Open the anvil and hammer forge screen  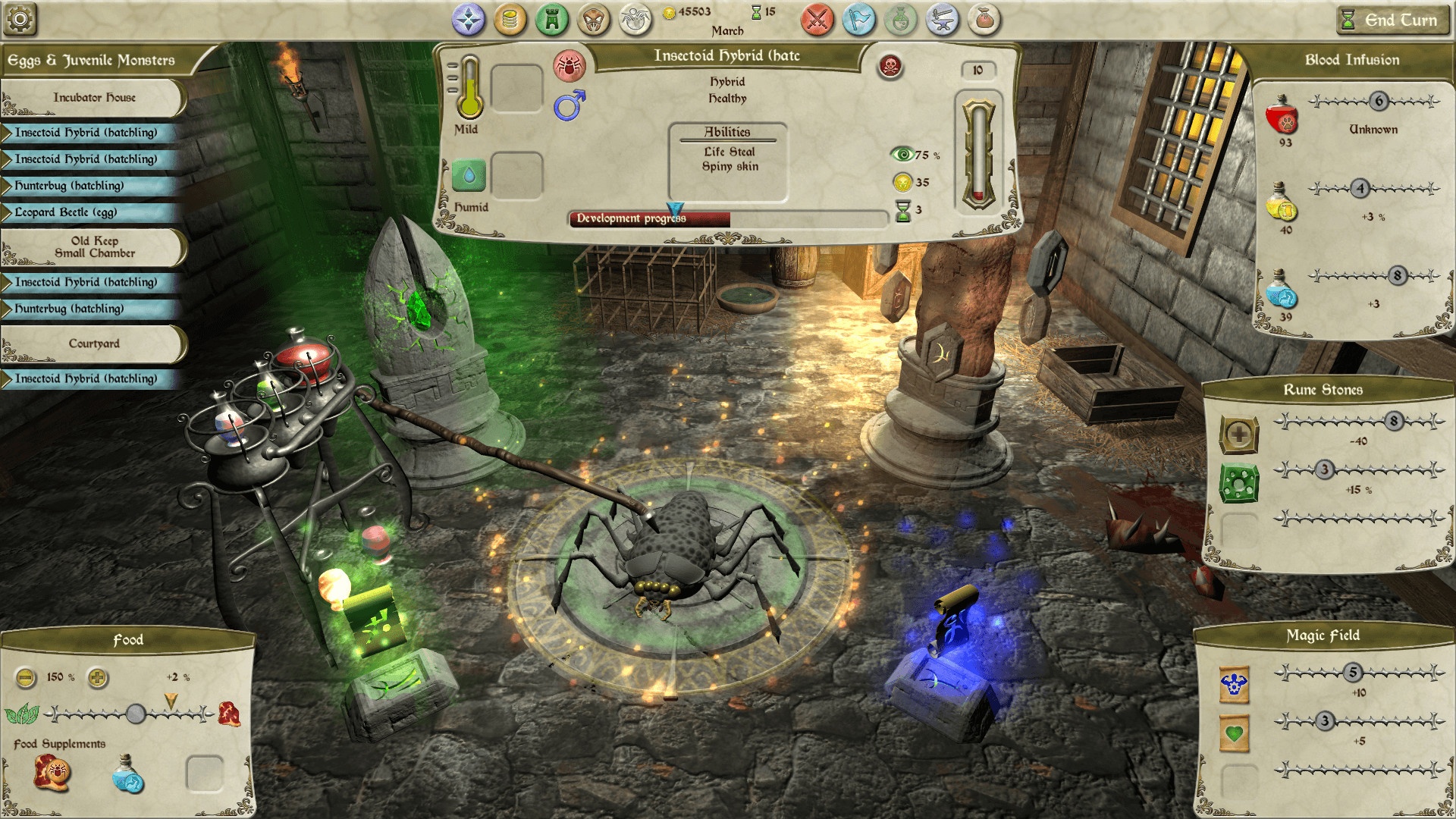click(x=942, y=20)
